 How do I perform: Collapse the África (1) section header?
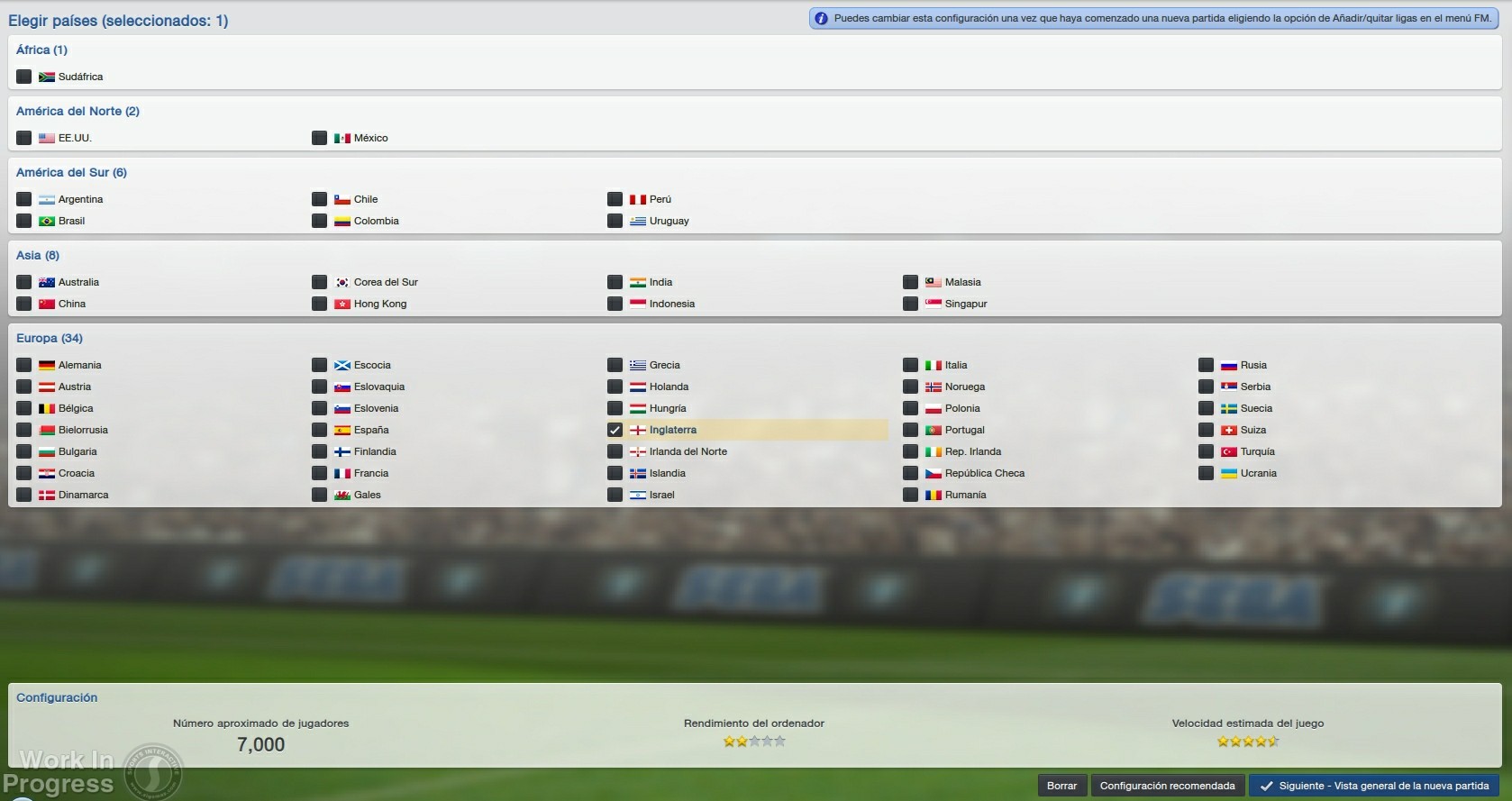41,50
